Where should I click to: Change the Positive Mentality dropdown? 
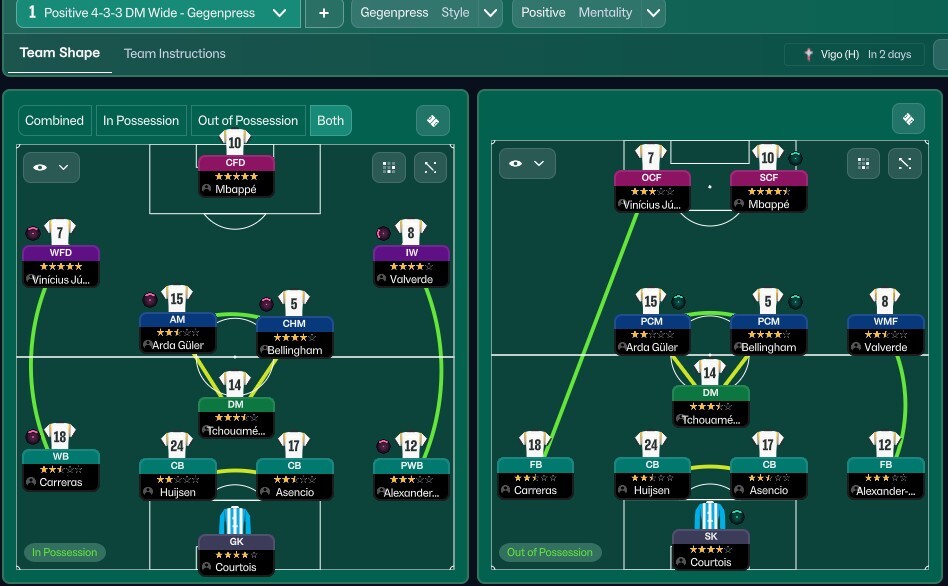(653, 13)
